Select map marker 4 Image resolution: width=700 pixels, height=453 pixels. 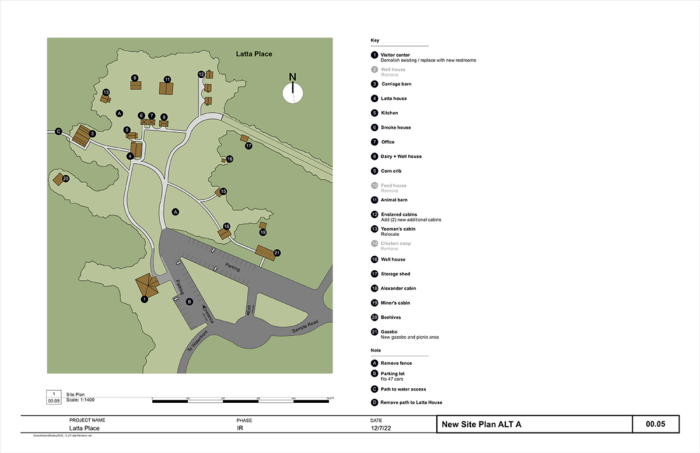pos(130,156)
